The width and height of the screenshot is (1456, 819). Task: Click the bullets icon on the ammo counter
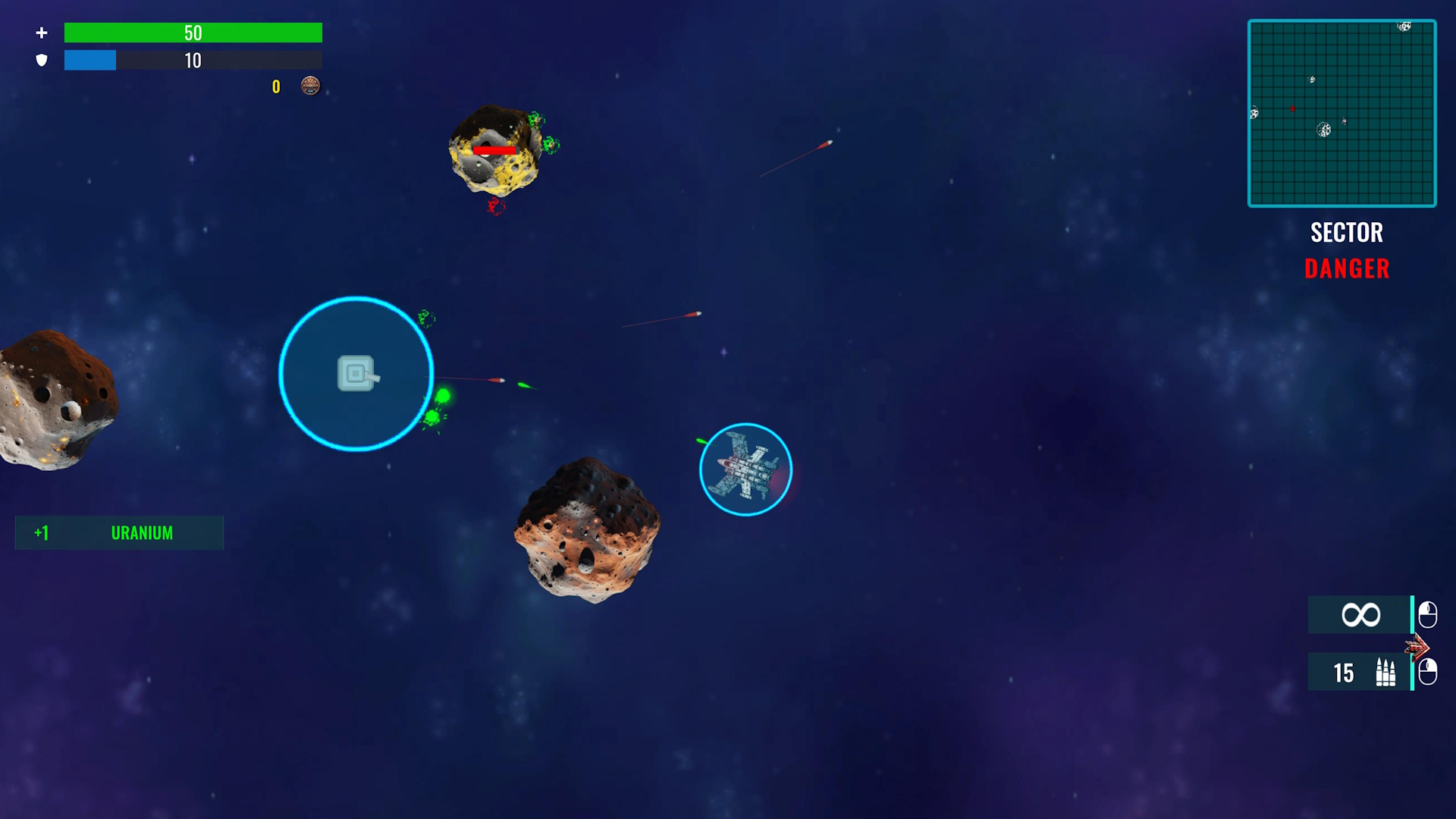pyautogui.click(x=1385, y=673)
